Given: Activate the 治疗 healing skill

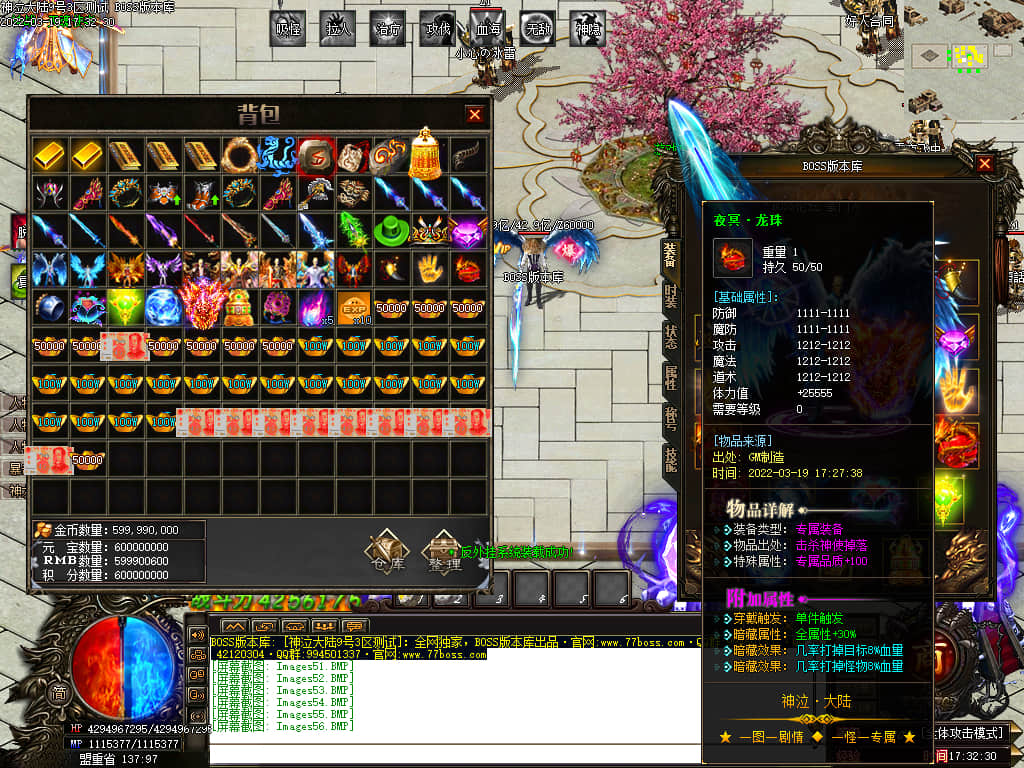Looking at the screenshot, I should click(x=388, y=29).
